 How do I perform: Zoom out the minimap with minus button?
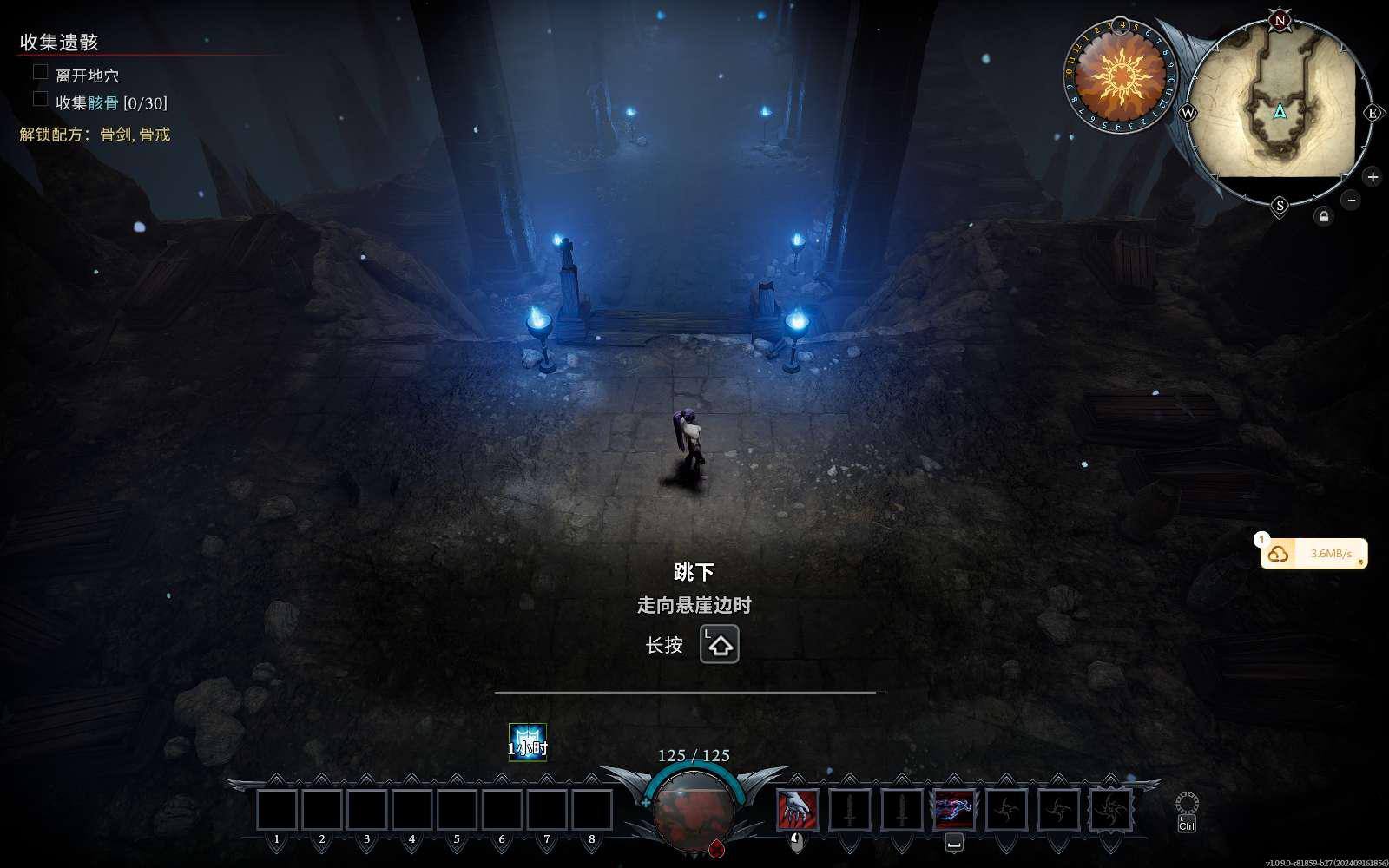click(x=1351, y=200)
